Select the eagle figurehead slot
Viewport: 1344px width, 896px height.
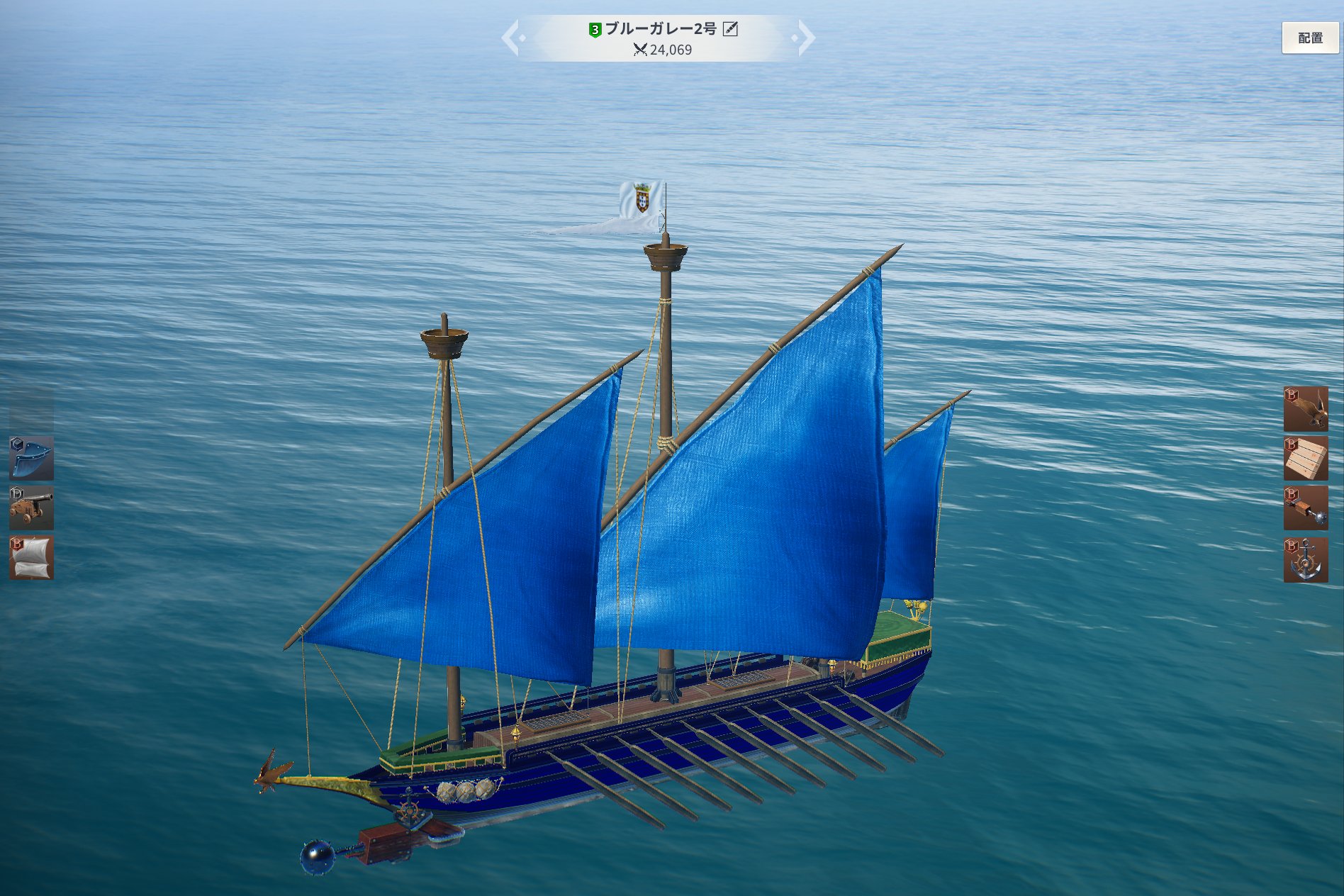[x=1305, y=409]
